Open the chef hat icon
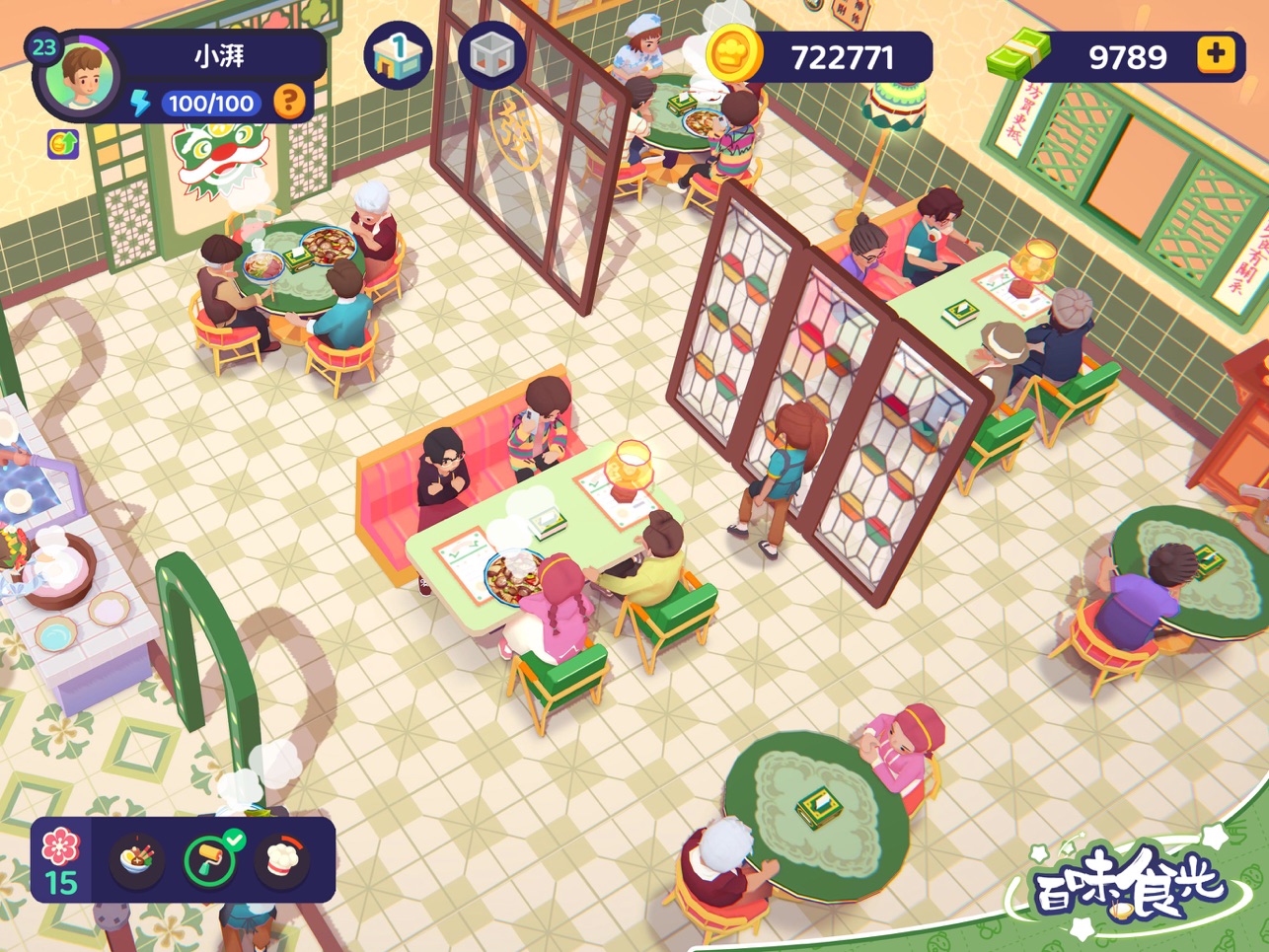Image resolution: width=1269 pixels, height=952 pixels. pyautogui.click(x=283, y=859)
